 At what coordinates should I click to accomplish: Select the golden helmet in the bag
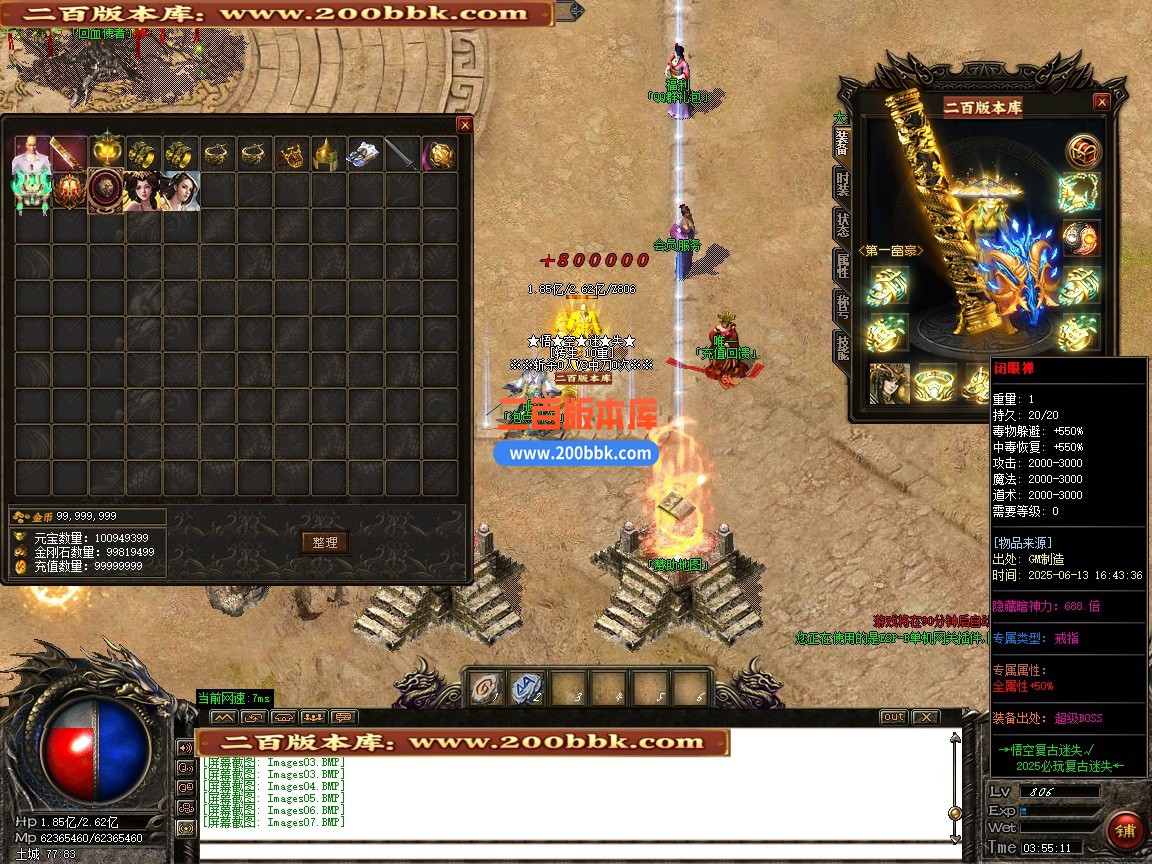coord(329,155)
